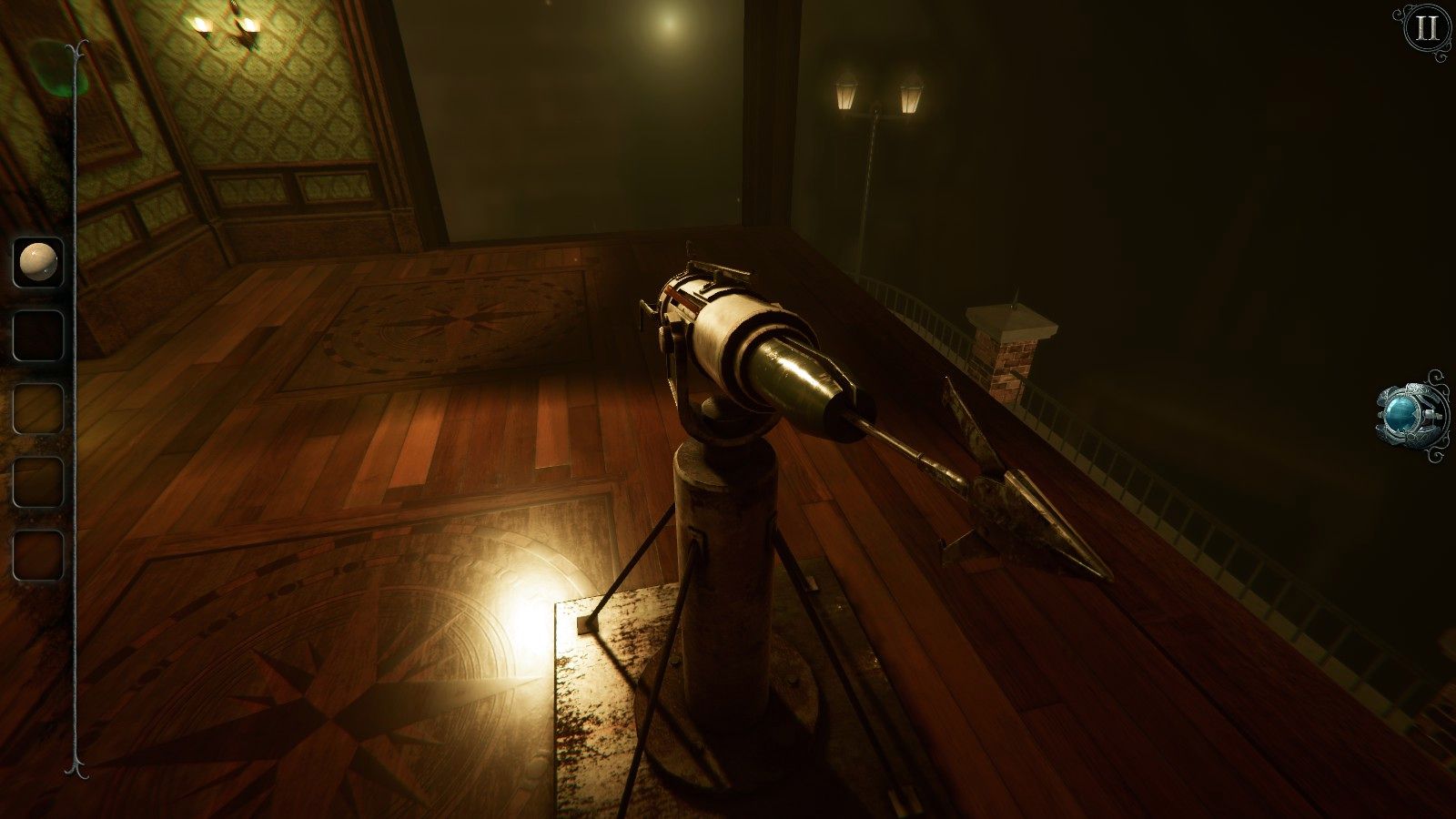This screenshot has width=1456, height=819.
Task: Click the third empty inventory slot
Action: [x=36, y=409]
